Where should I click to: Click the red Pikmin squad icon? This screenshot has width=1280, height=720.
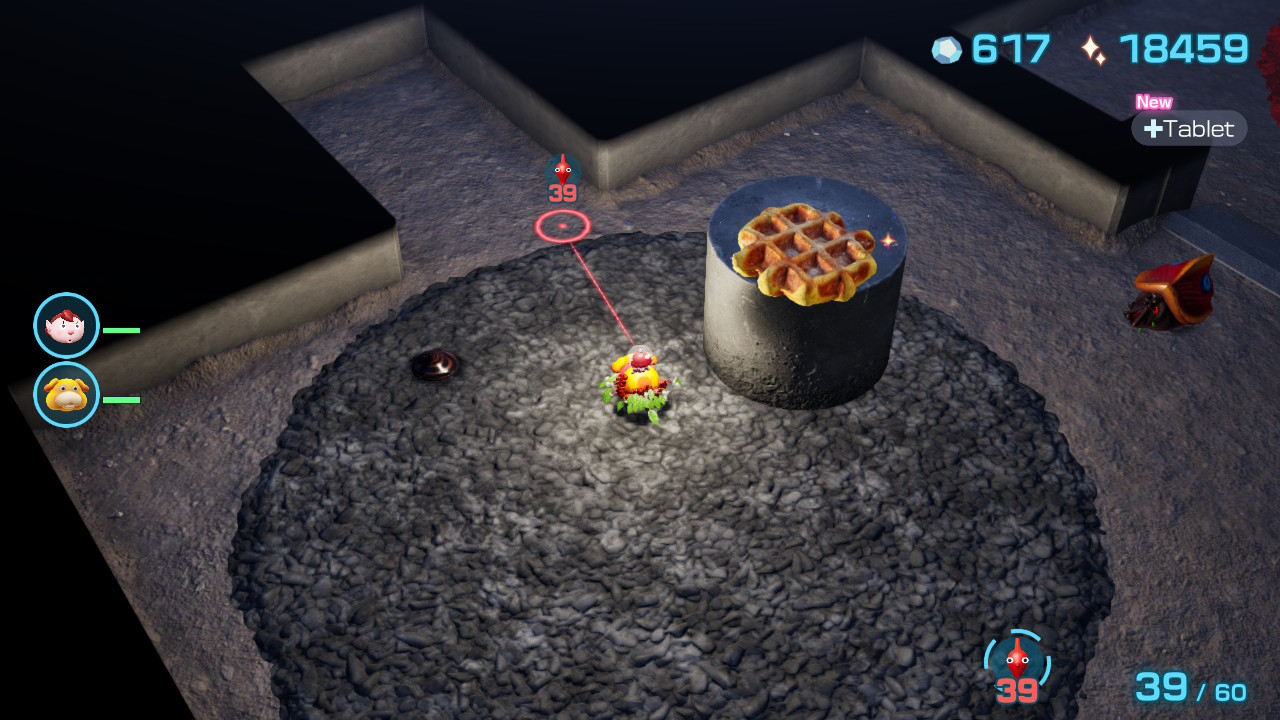tap(1017, 662)
